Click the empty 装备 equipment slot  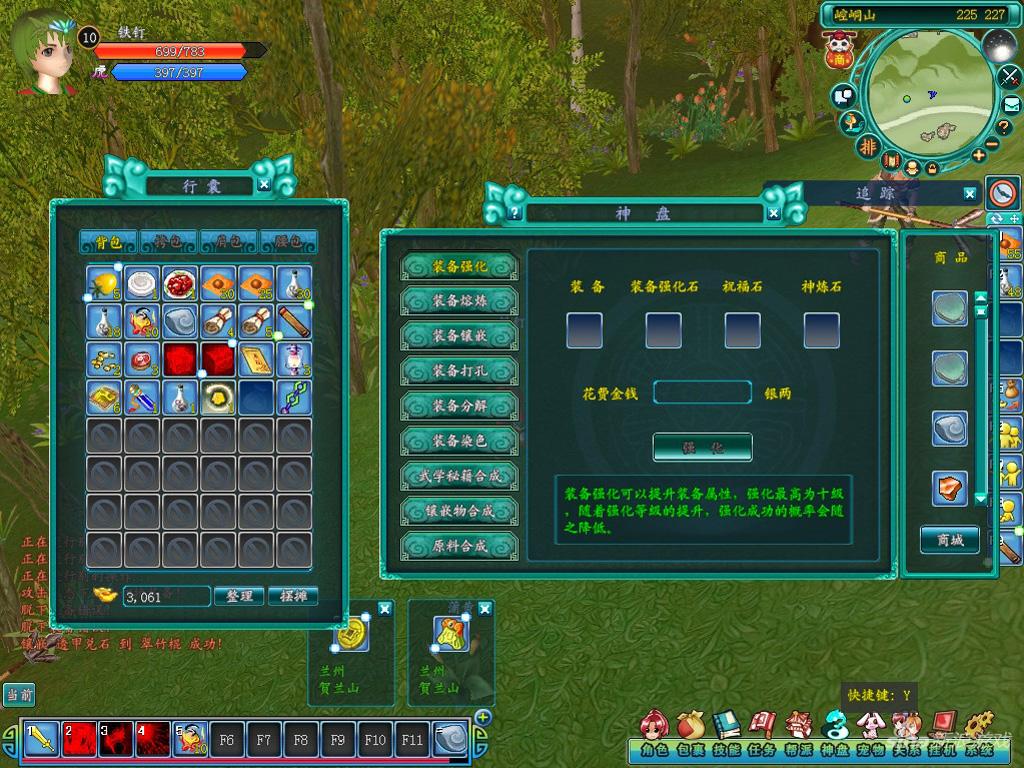point(585,330)
